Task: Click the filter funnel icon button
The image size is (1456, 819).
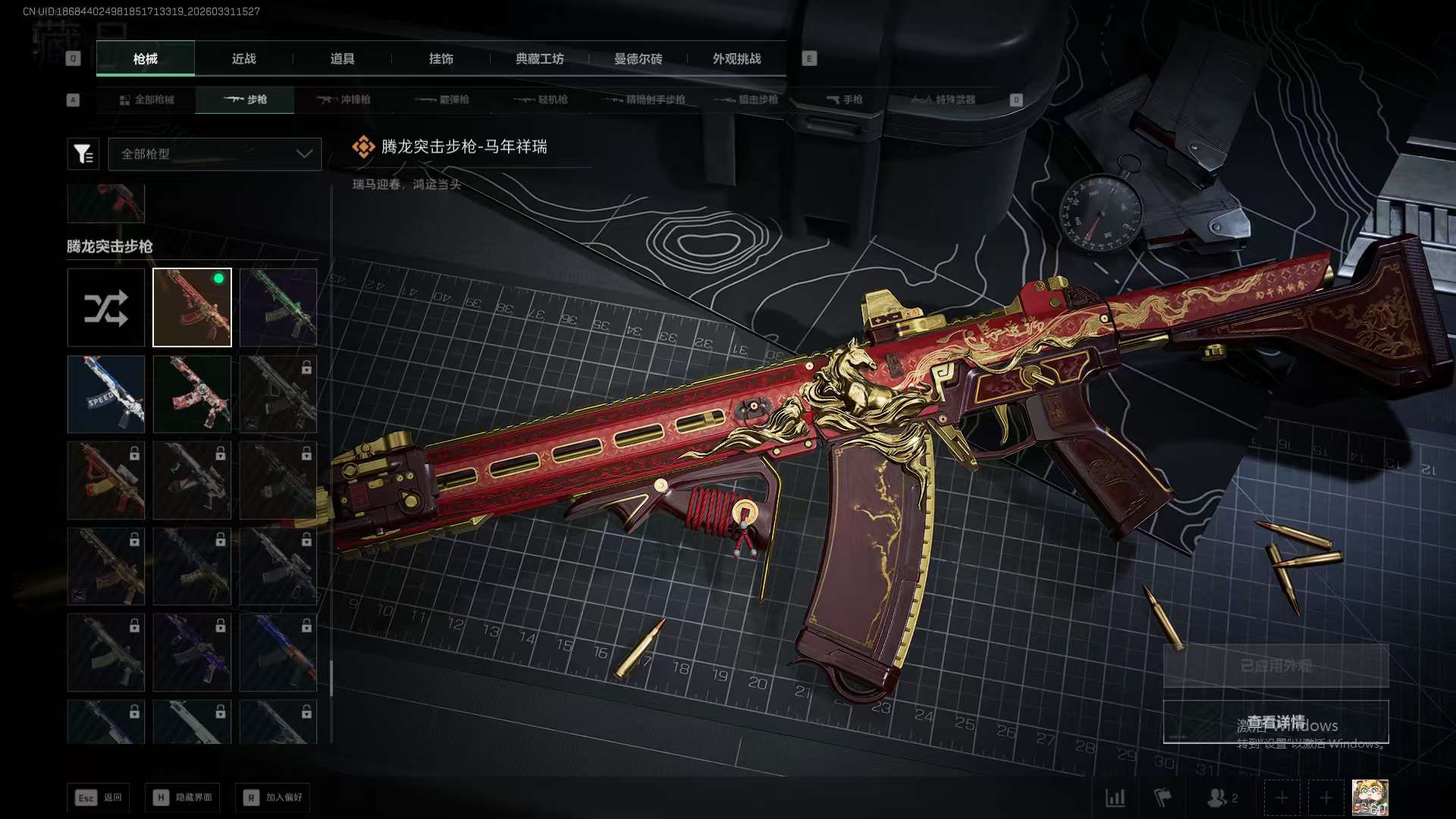Action: tap(83, 154)
